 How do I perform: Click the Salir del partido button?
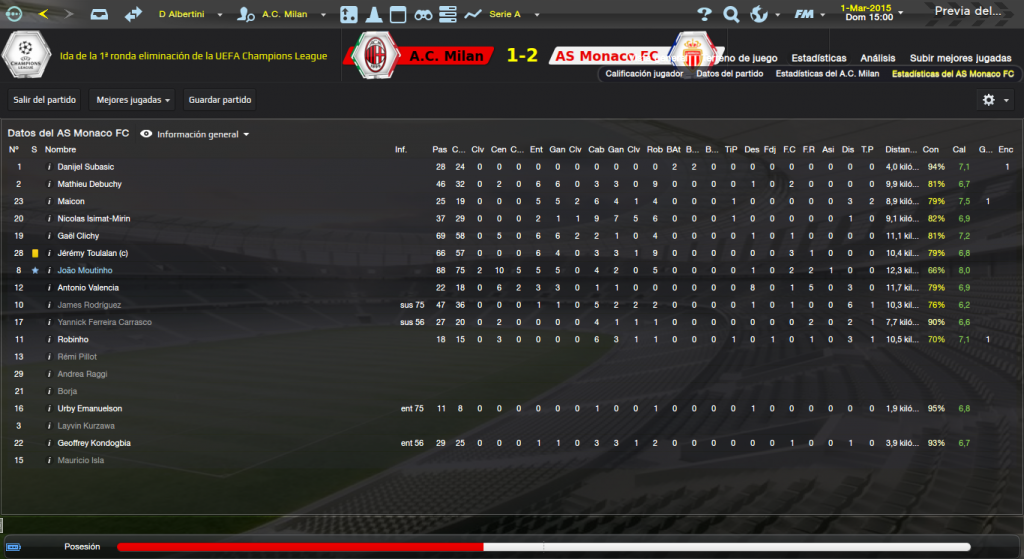(42, 100)
